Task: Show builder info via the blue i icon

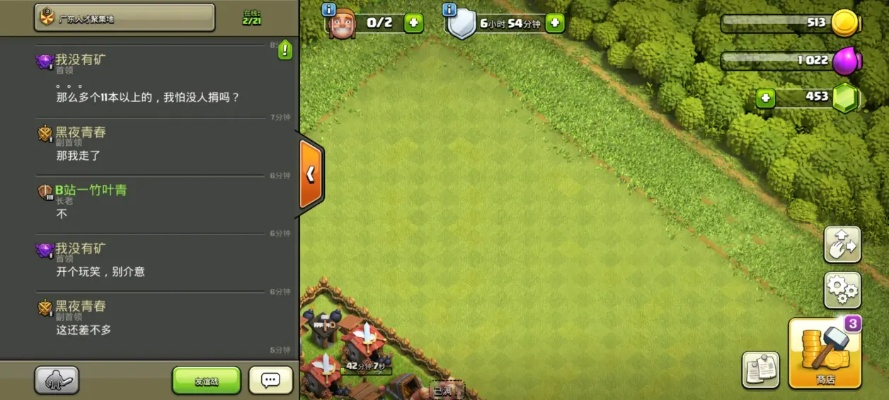Action: click(x=329, y=9)
